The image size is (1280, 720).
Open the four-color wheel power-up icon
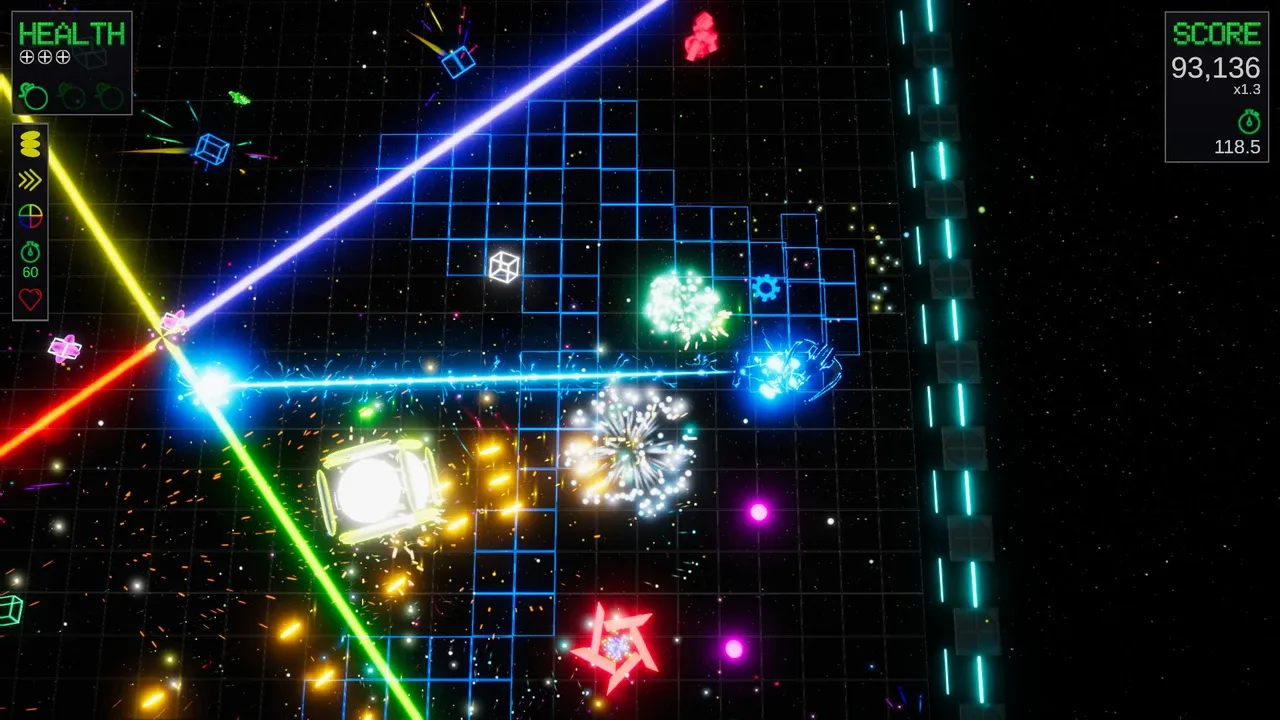pyautogui.click(x=29, y=216)
